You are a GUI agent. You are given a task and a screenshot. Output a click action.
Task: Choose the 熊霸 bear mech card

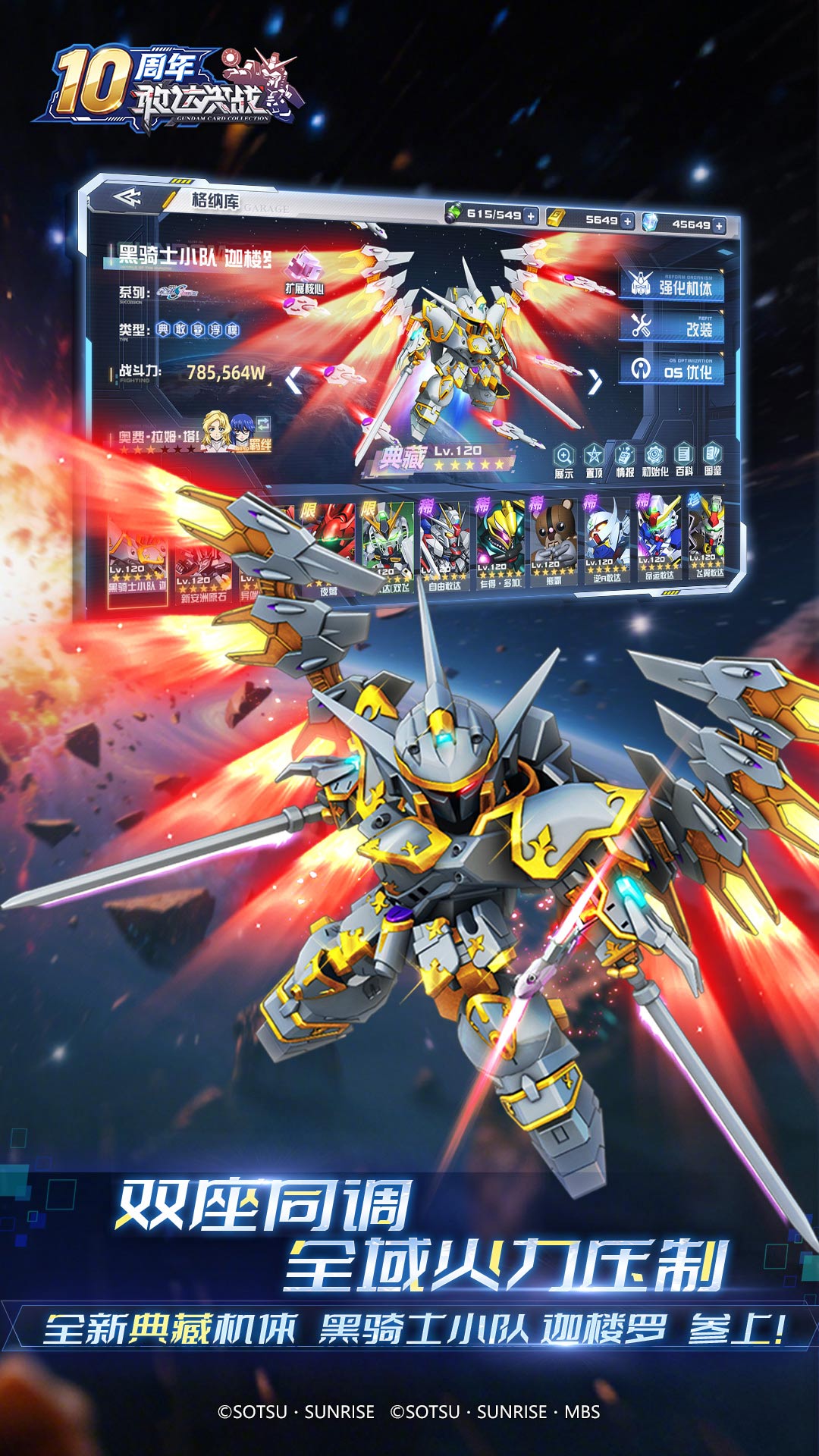tap(553, 541)
